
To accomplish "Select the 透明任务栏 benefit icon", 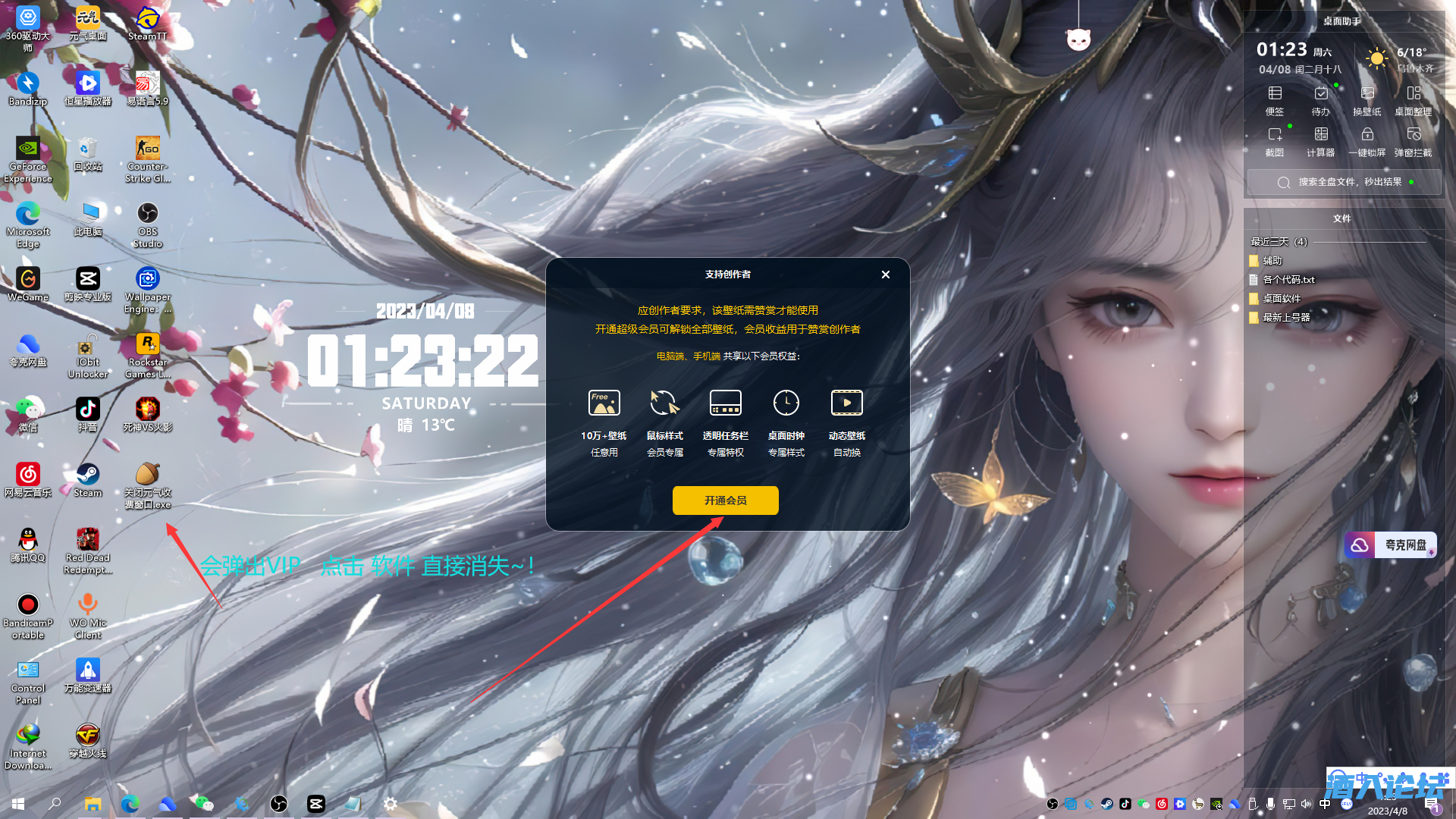I will [726, 403].
